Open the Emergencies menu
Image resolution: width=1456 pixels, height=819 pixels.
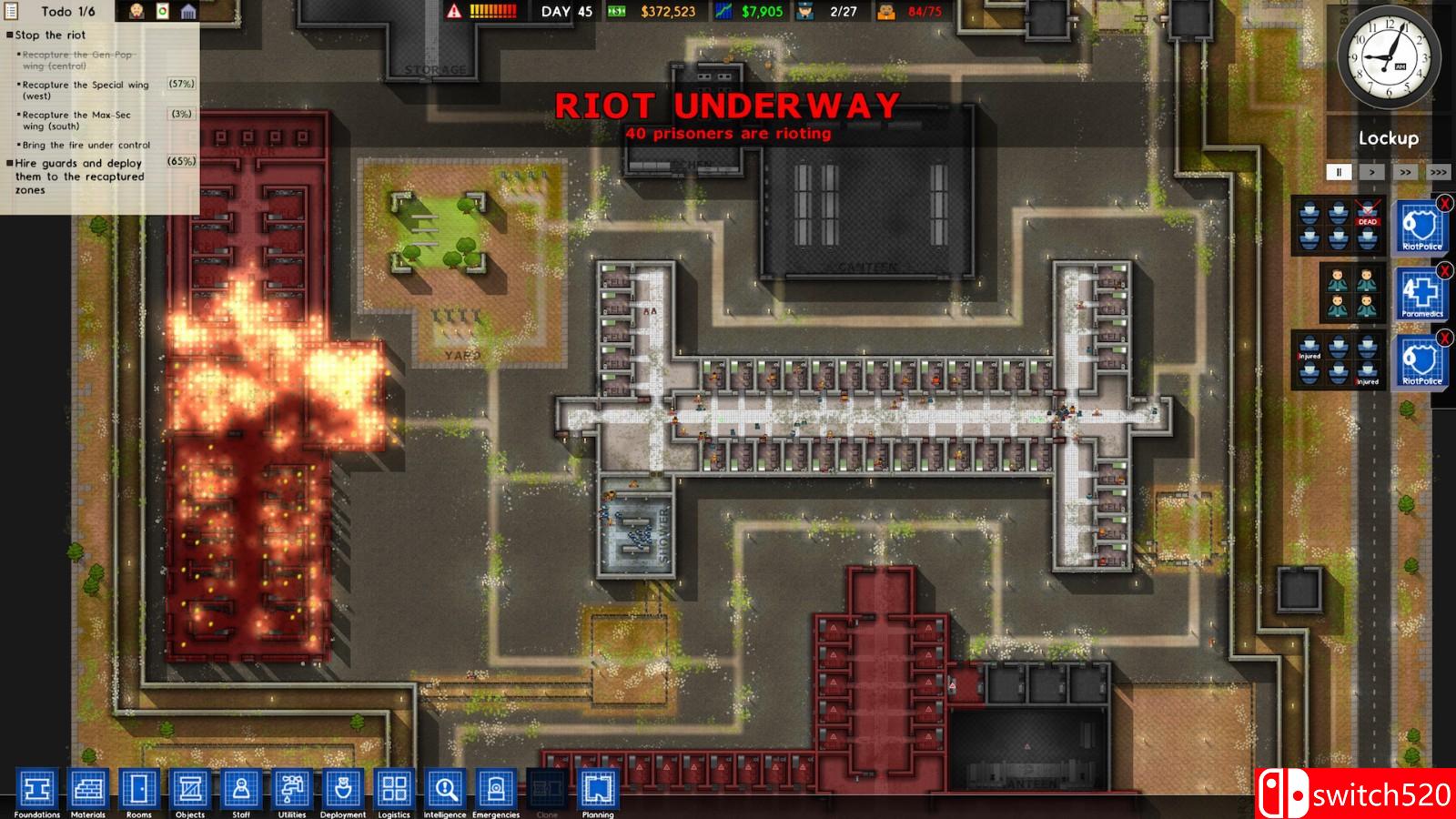click(x=496, y=790)
